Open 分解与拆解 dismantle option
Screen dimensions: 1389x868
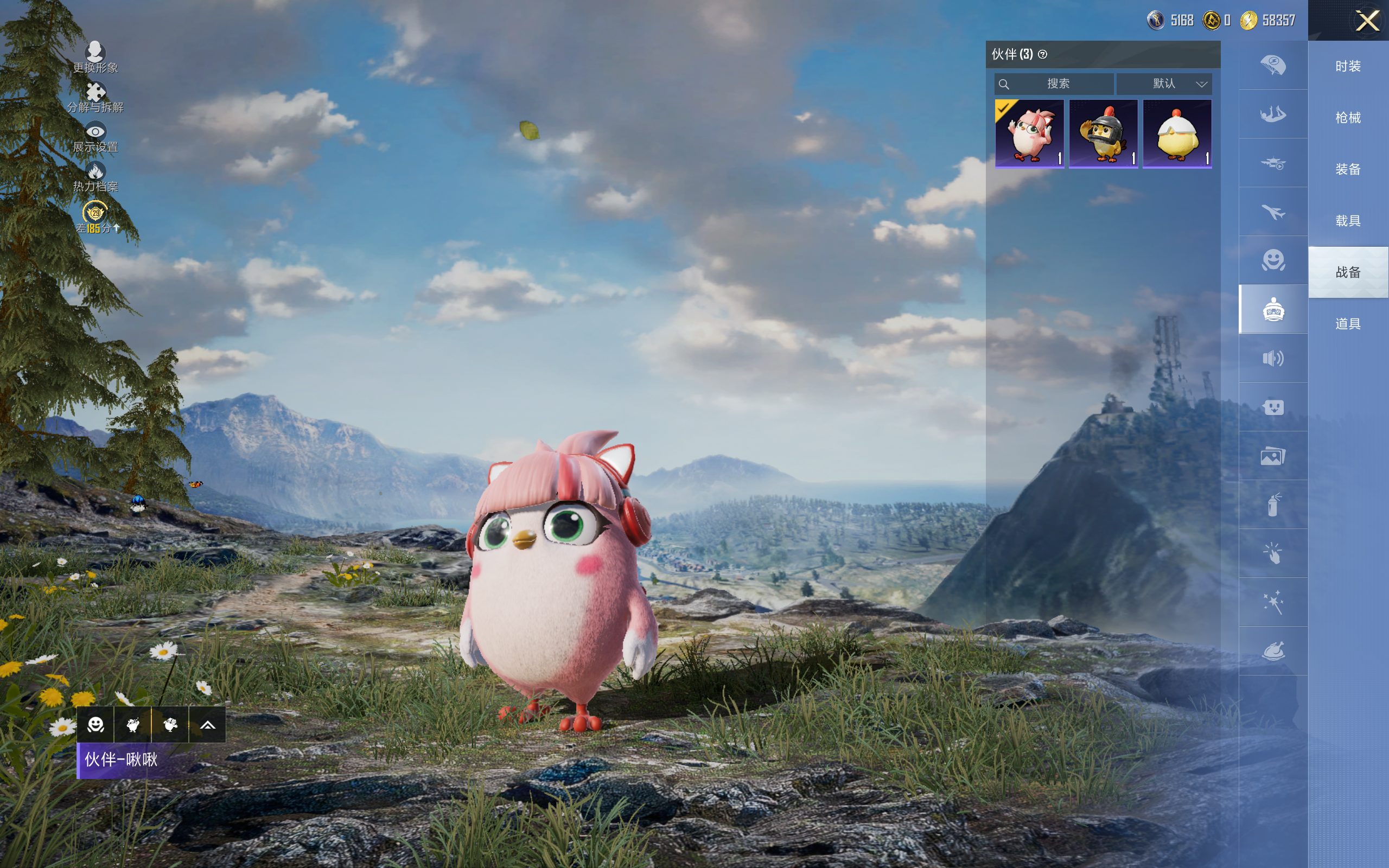pos(95,97)
